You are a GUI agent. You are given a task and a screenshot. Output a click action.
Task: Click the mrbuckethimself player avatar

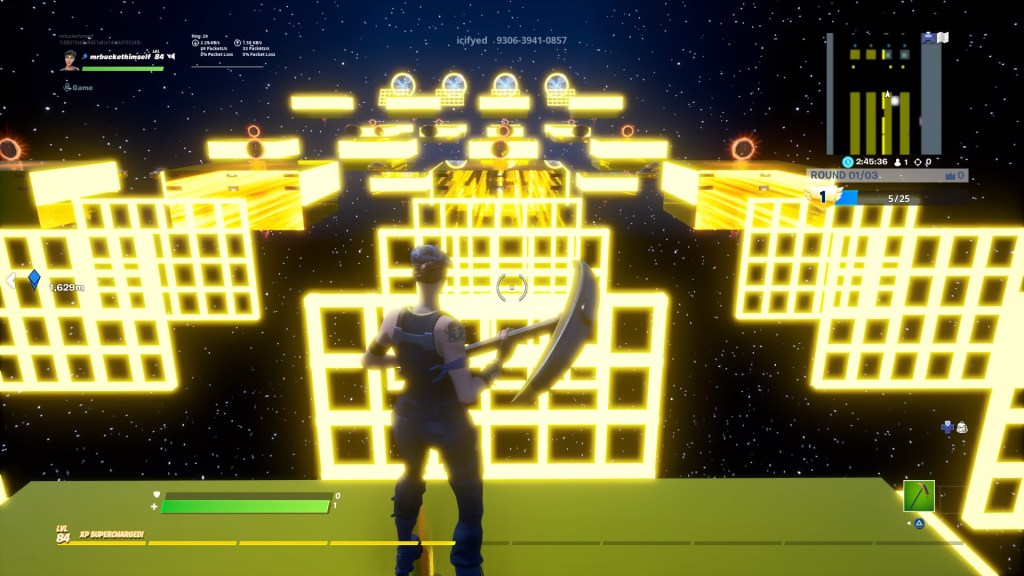point(68,59)
